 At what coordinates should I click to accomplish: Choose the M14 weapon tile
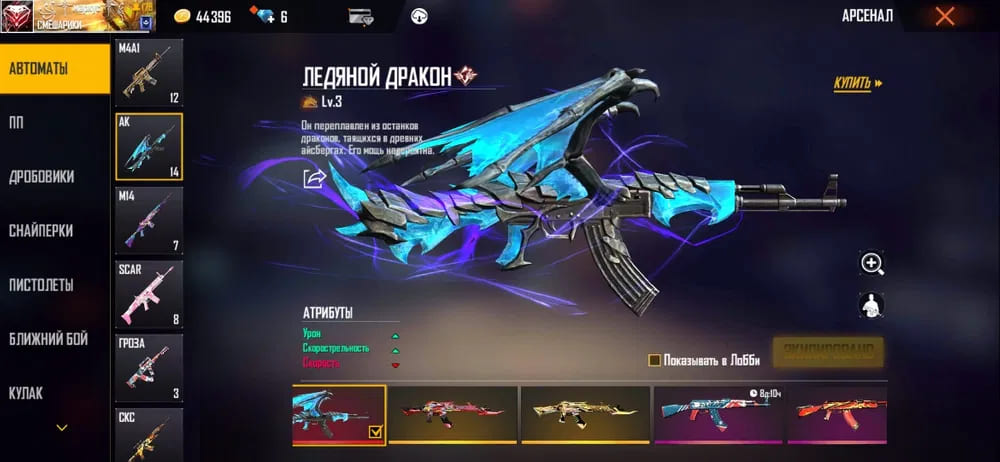click(x=149, y=220)
